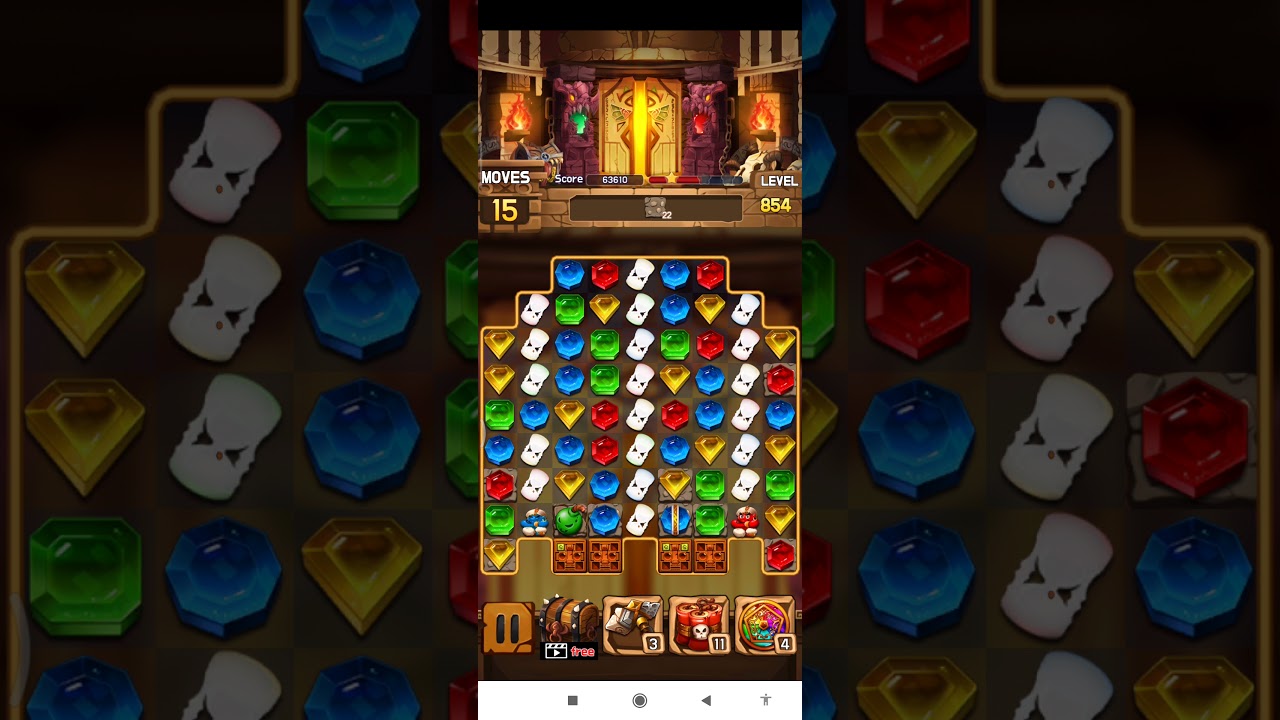
Task: Open recent apps with the square button
Action: tap(573, 700)
